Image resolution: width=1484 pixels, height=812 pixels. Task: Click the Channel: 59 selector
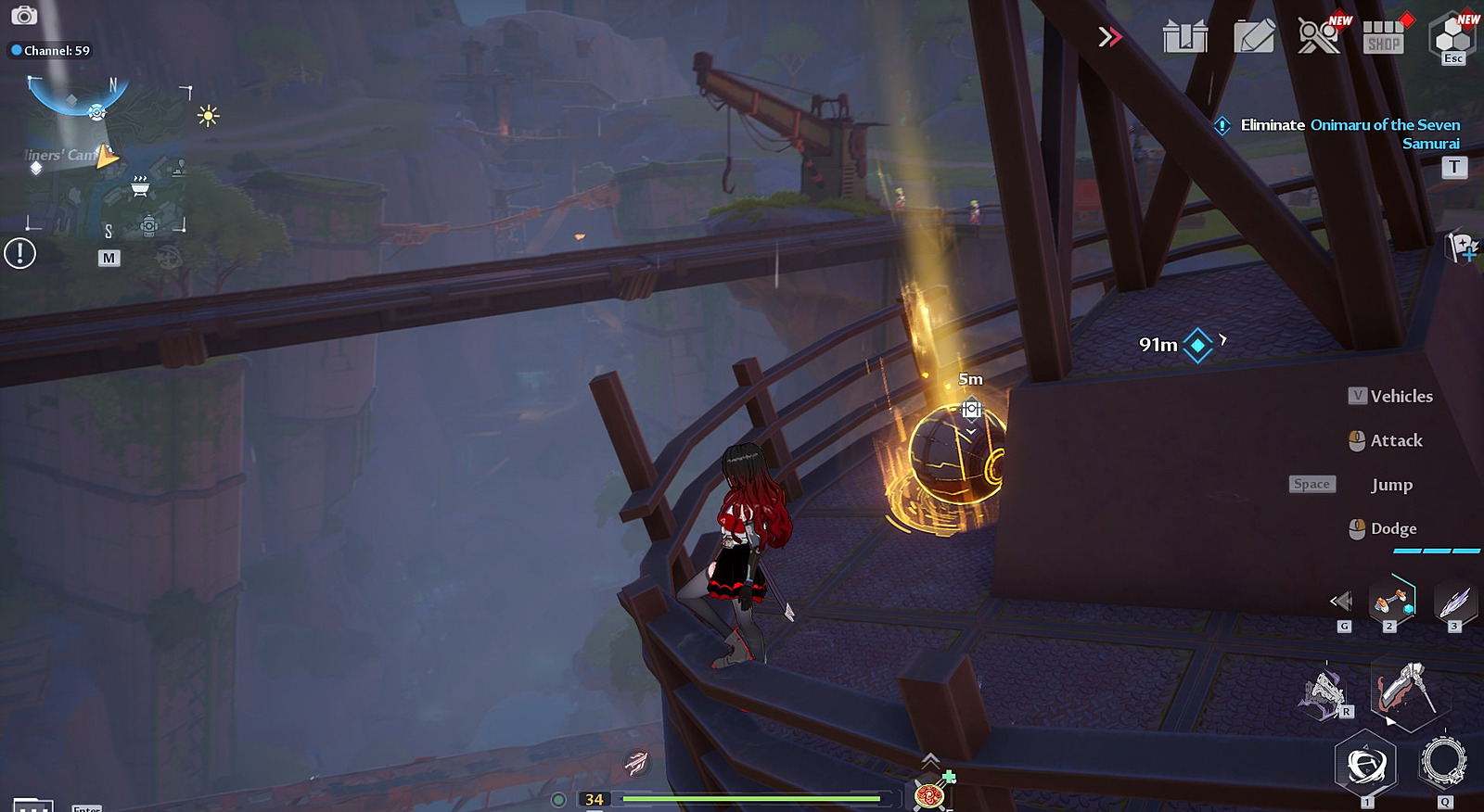tap(51, 50)
